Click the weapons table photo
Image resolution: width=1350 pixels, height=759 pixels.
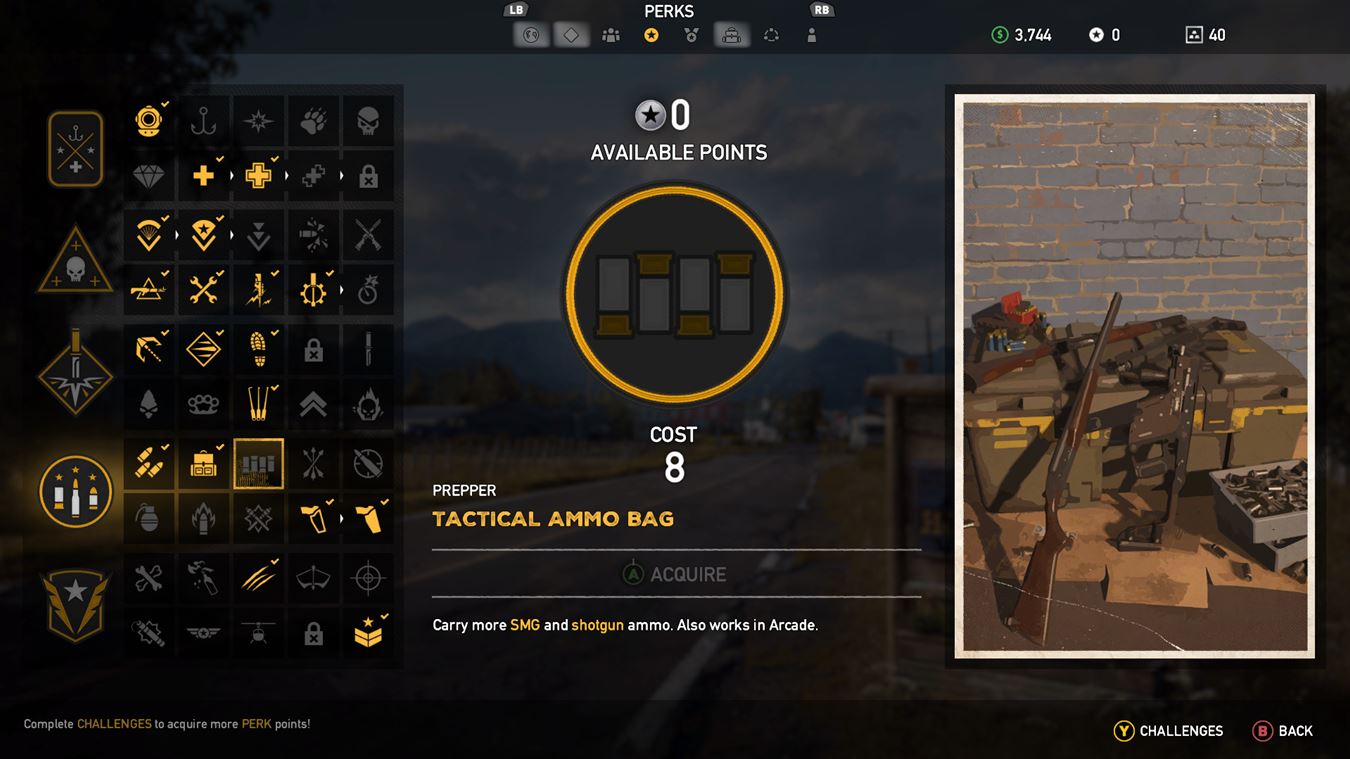(x=1133, y=378)
